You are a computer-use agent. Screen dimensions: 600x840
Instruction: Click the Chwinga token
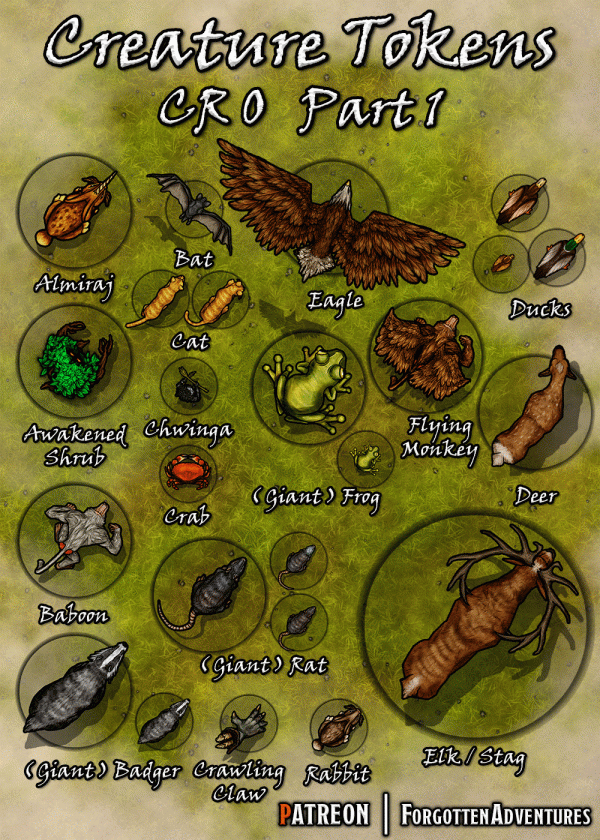click(x=188, y=387)
